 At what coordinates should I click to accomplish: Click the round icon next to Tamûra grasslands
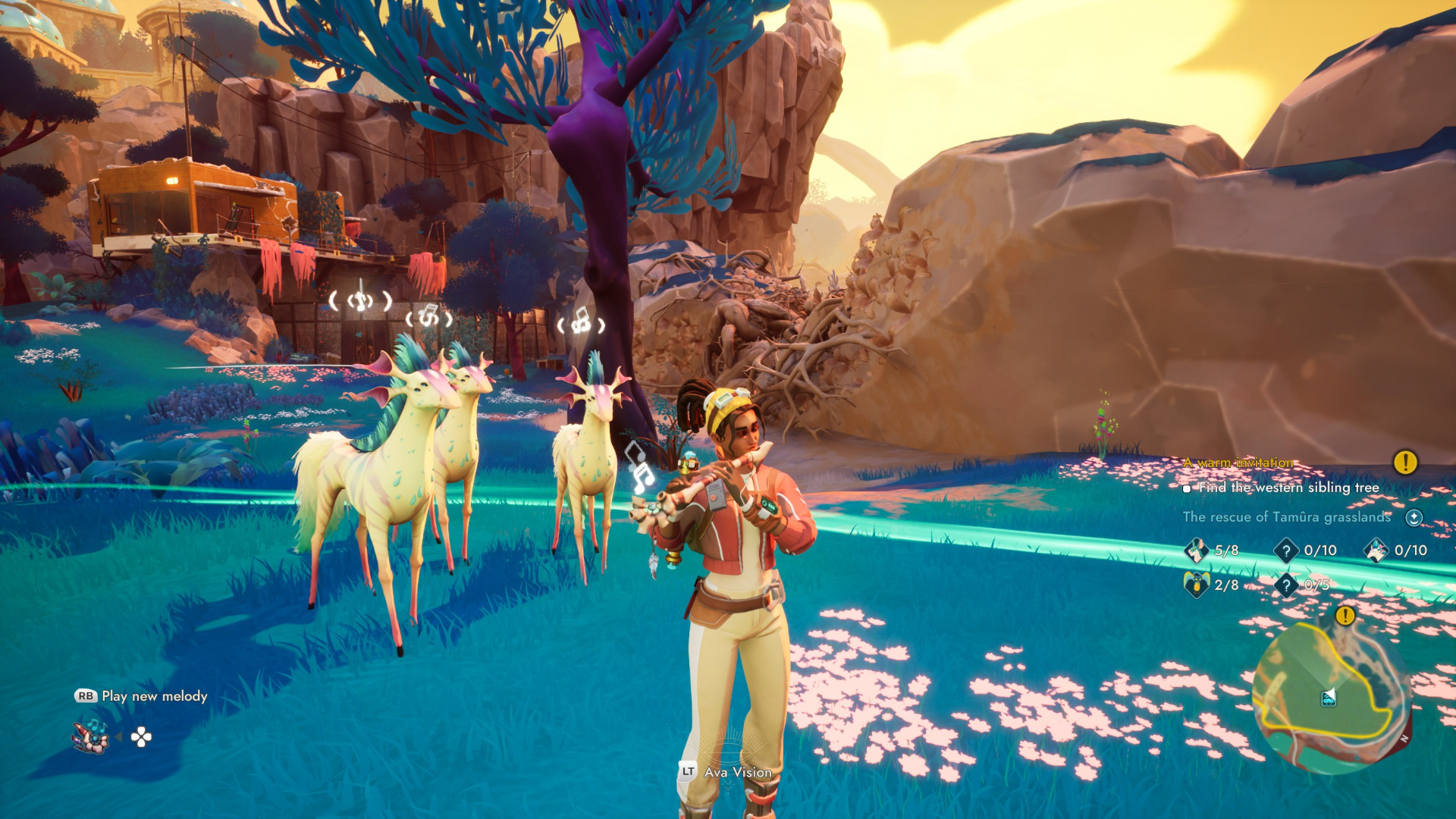(1414, 517)
